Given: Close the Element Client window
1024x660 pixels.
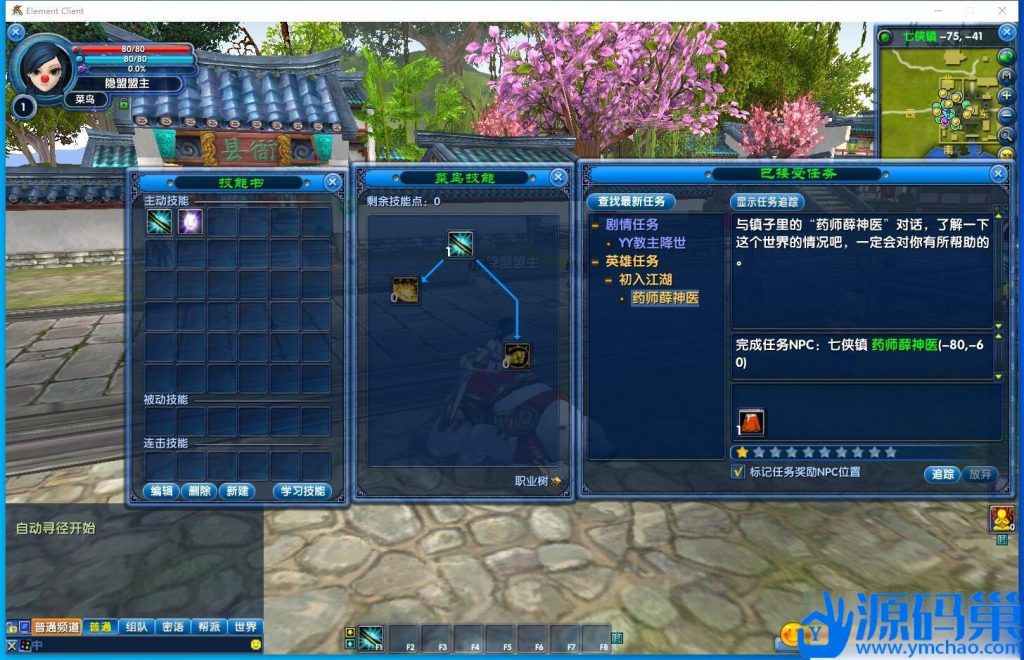Looking at the screenshot, I should pos(1003,11).
